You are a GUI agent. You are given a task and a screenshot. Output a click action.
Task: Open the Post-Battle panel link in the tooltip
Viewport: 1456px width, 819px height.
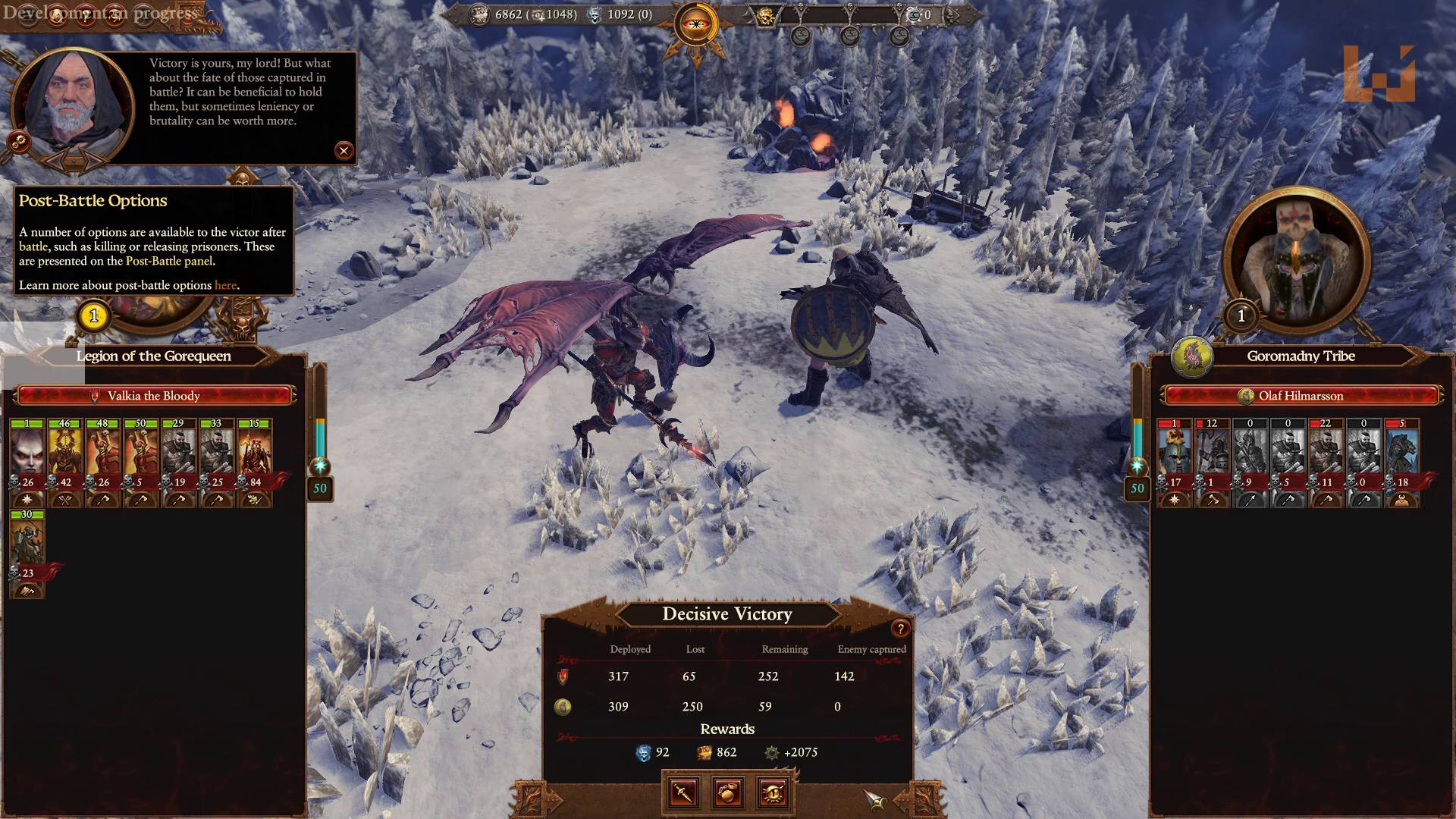[170, 259]
